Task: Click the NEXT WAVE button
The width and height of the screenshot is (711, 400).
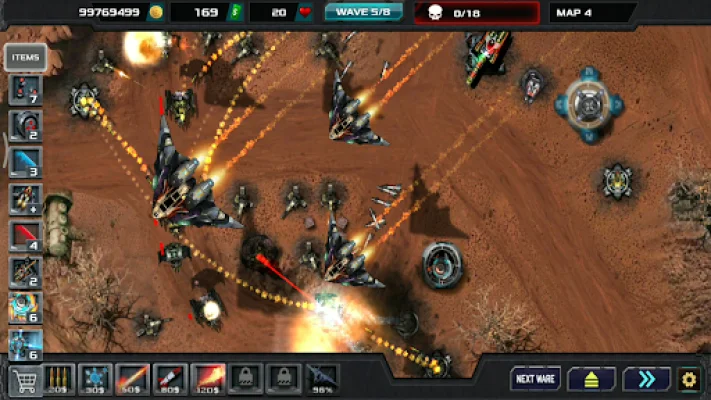Action: pos(535,379)
